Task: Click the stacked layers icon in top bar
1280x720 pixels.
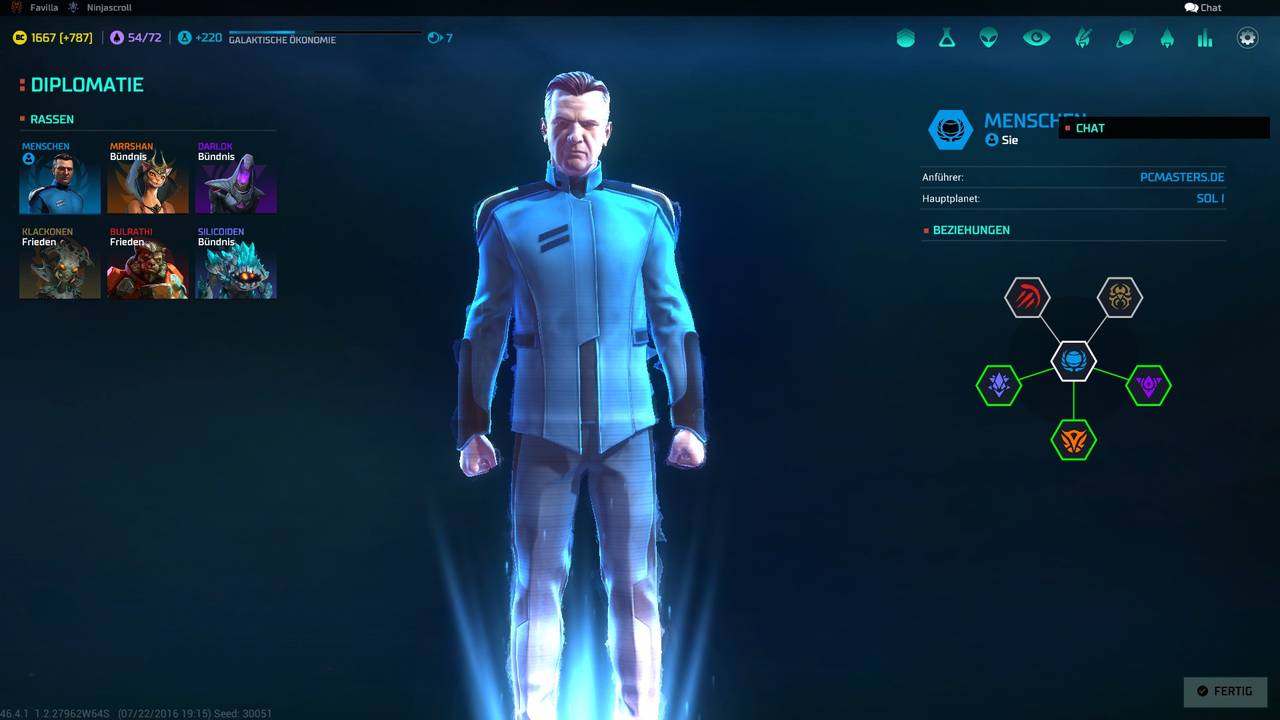Action: 906,38
